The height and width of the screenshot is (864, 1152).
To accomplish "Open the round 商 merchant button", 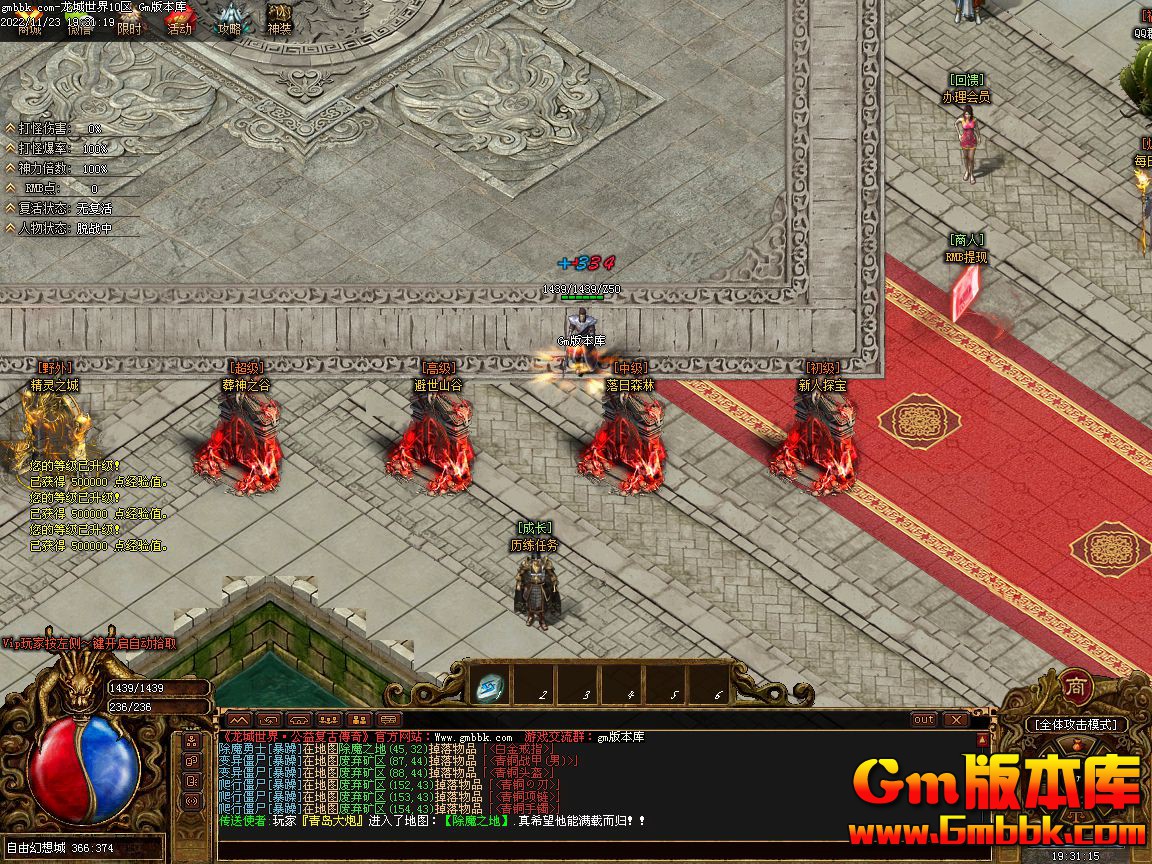I will click(x=1075, y=688).
